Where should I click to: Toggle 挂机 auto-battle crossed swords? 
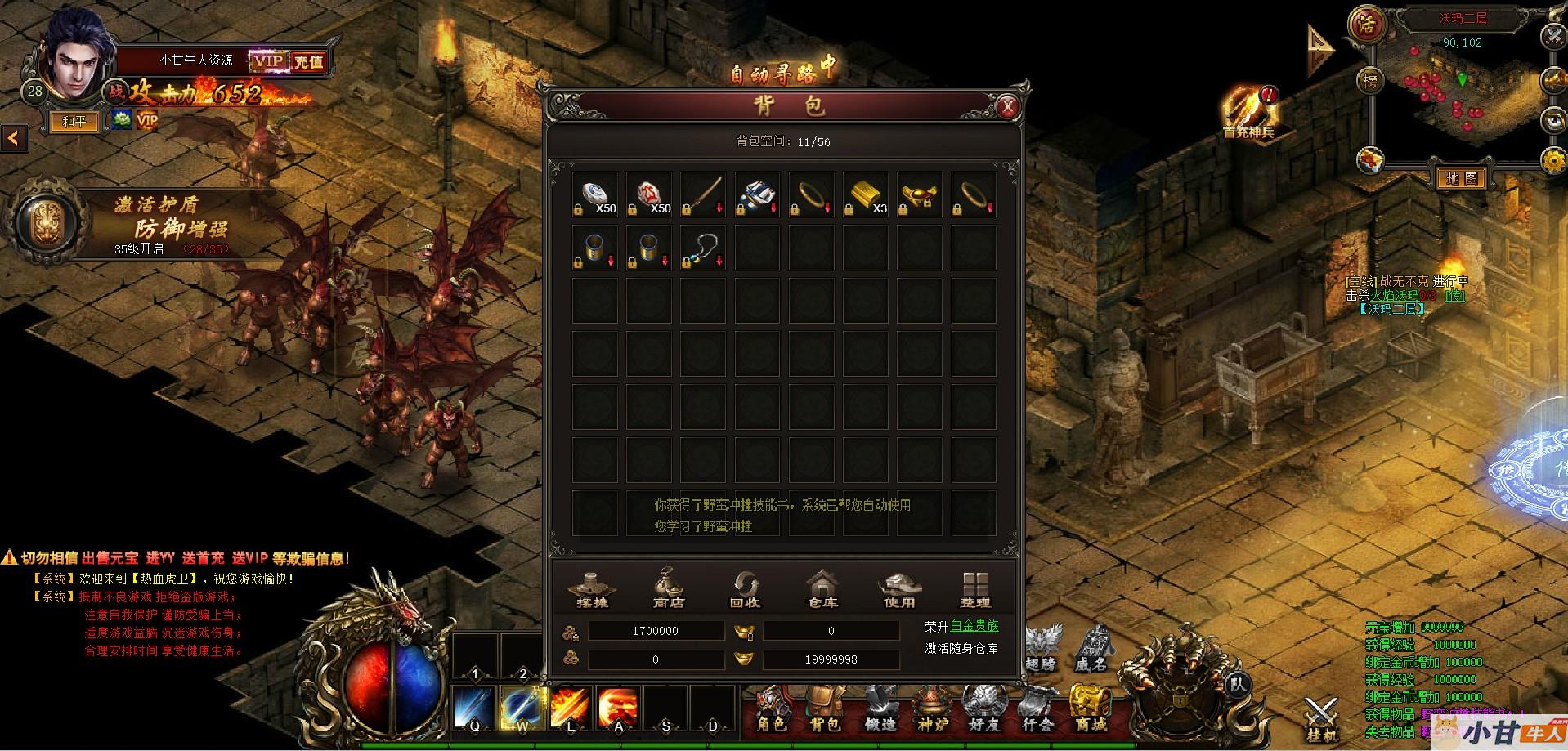[1320, 719]
